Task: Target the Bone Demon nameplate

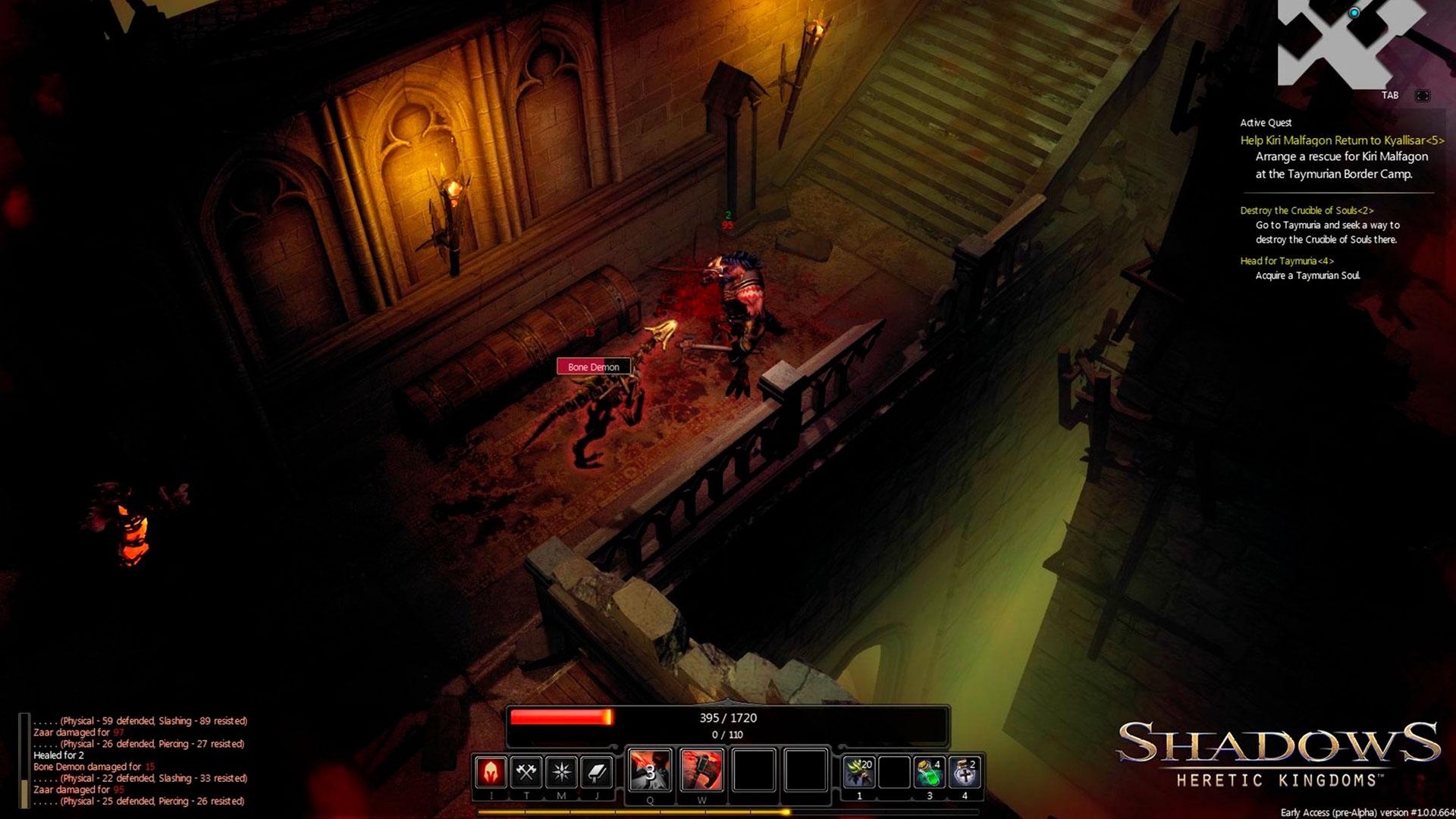Action: [594, 367]
